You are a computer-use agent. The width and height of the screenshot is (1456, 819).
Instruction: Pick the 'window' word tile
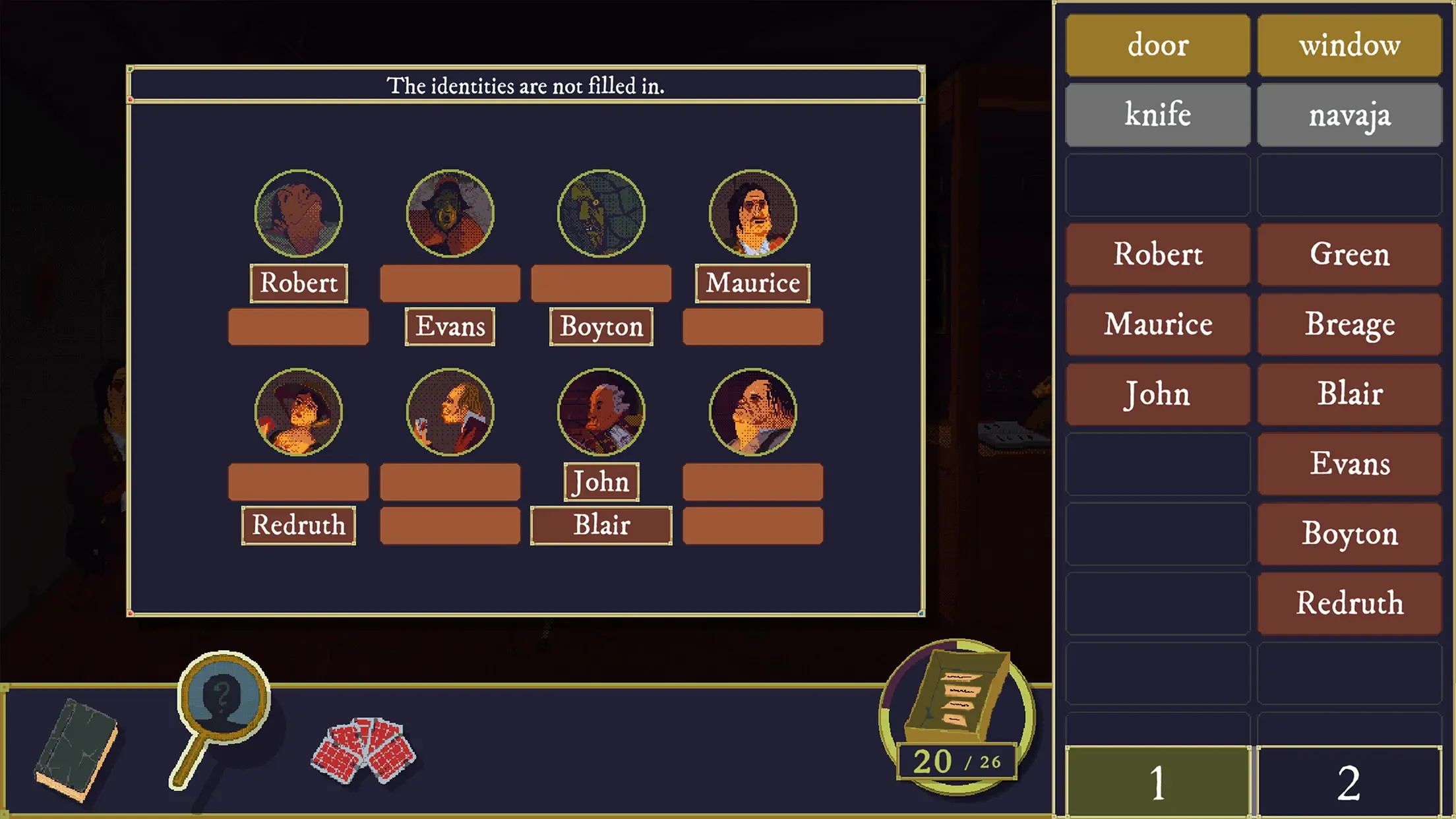(1349, 45)
